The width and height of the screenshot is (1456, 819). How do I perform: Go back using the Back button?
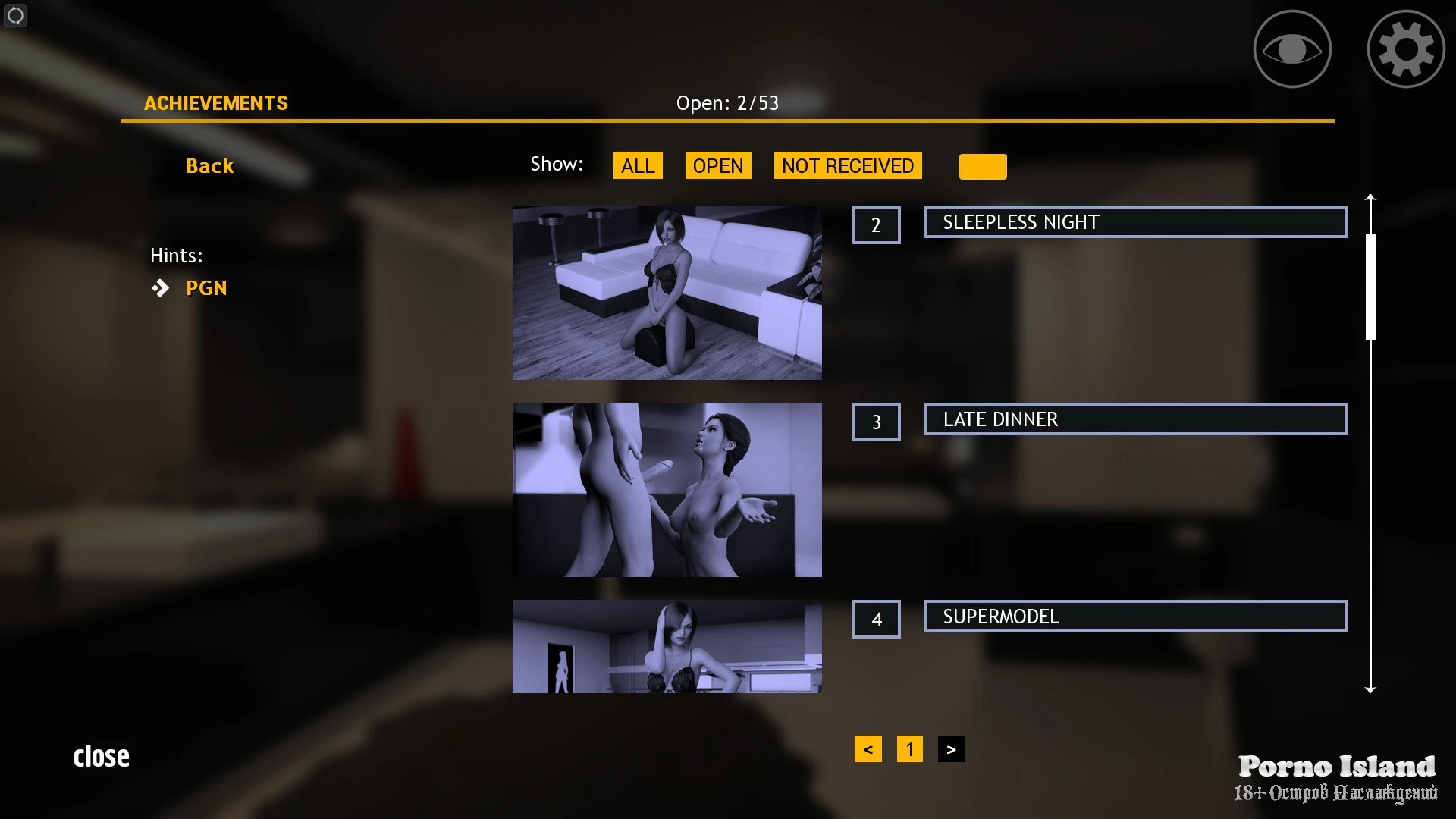pyautogui.click(x=209, y=166)
